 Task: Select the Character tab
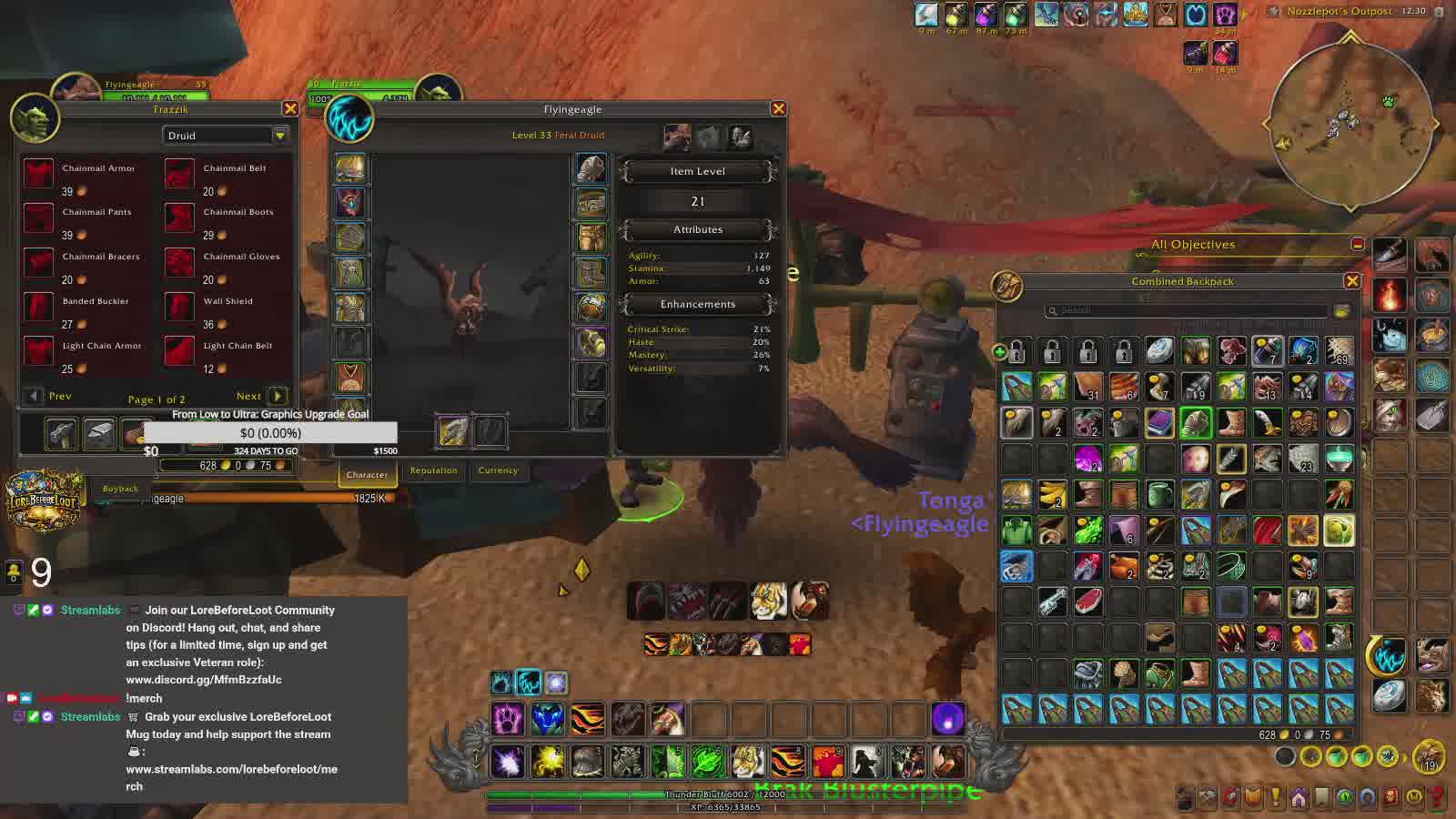tap(367, 474)
